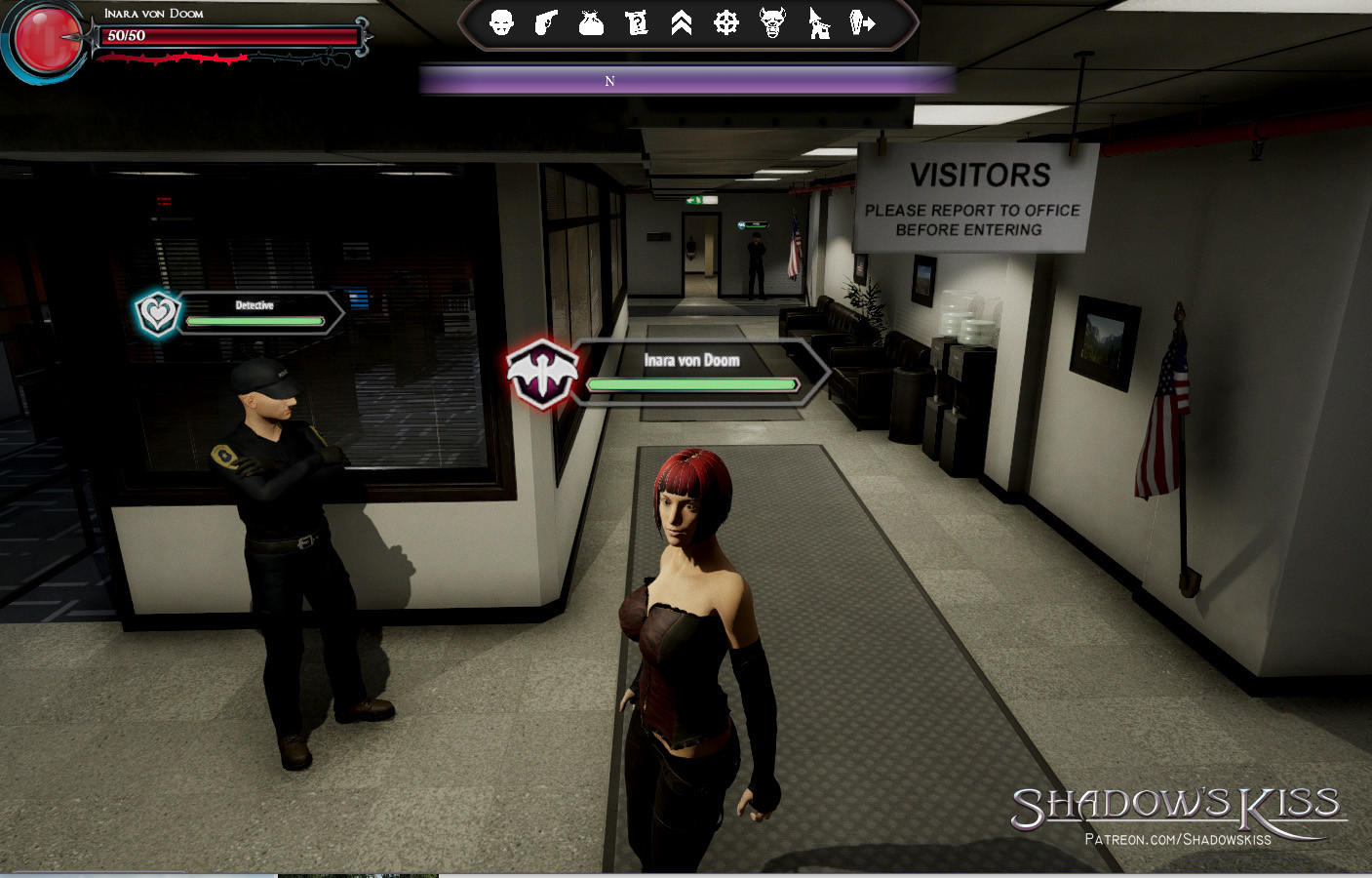
Task: Open vampire disciplines via the fanged face icon
Action: coord(771,22)
